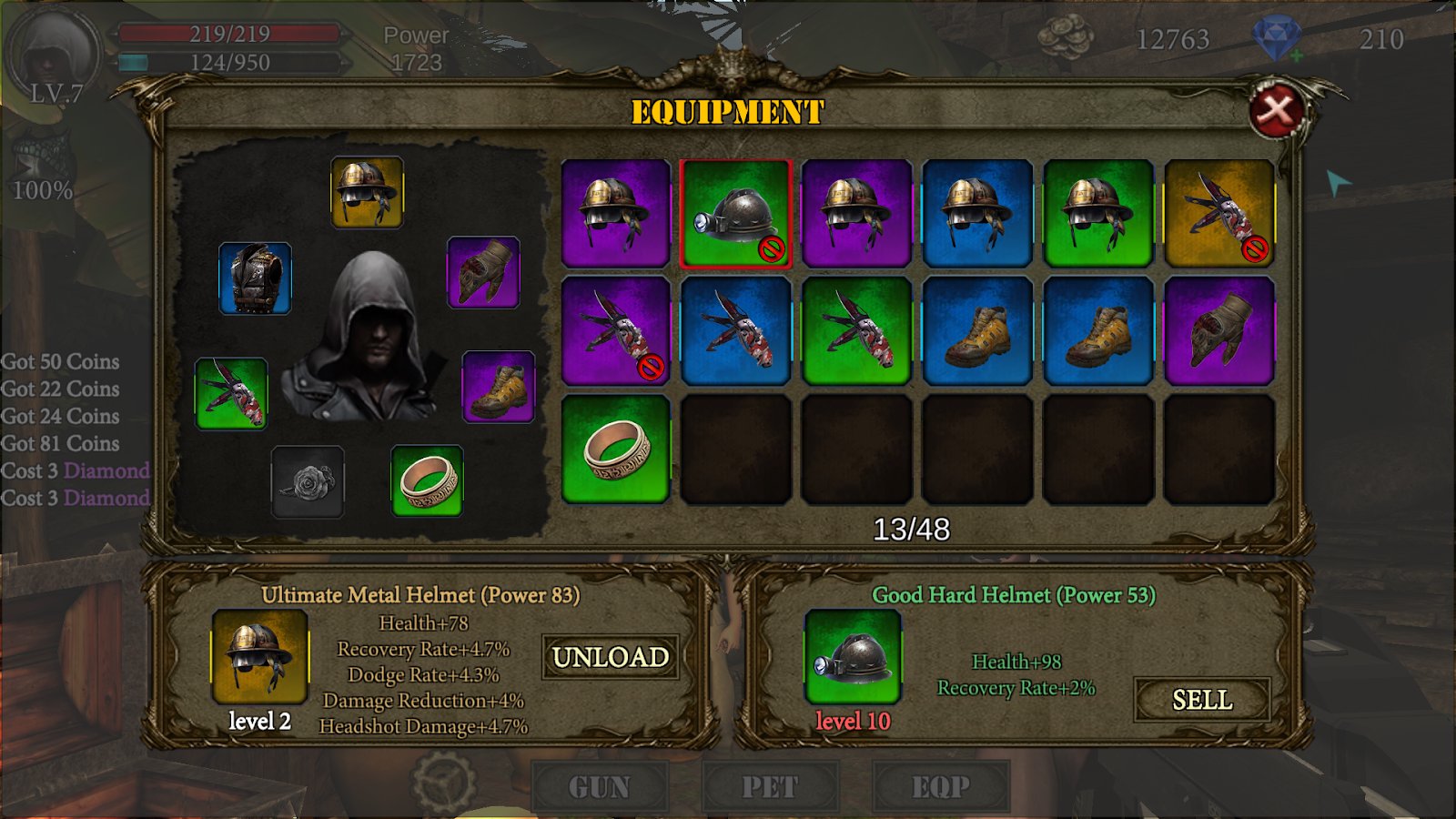Close the Equipment window

pyautogui.click(x=1278, y=111)
